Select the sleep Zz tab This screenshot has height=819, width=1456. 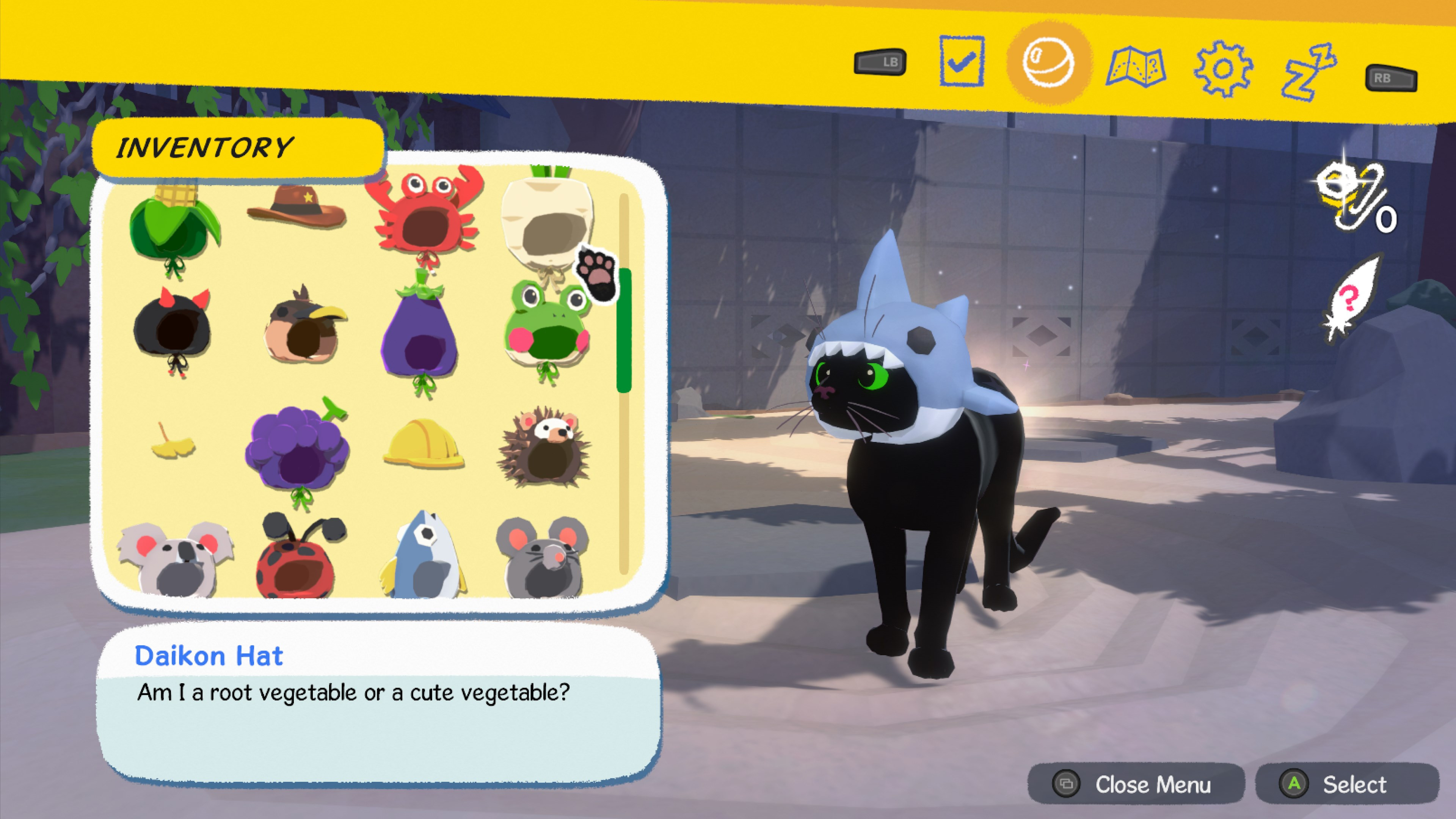[1309, 72]
